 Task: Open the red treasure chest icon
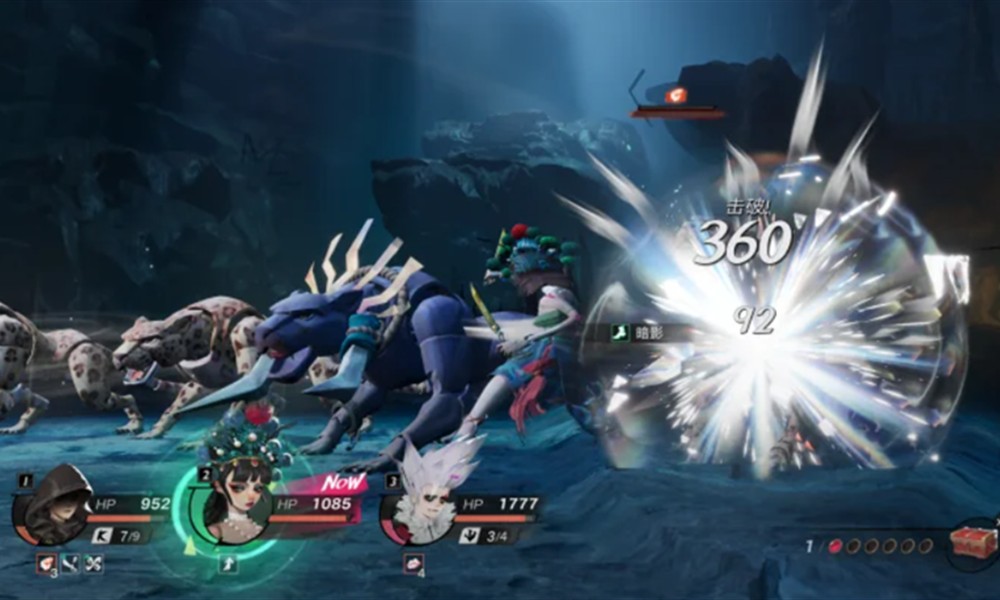coord(970,545)
